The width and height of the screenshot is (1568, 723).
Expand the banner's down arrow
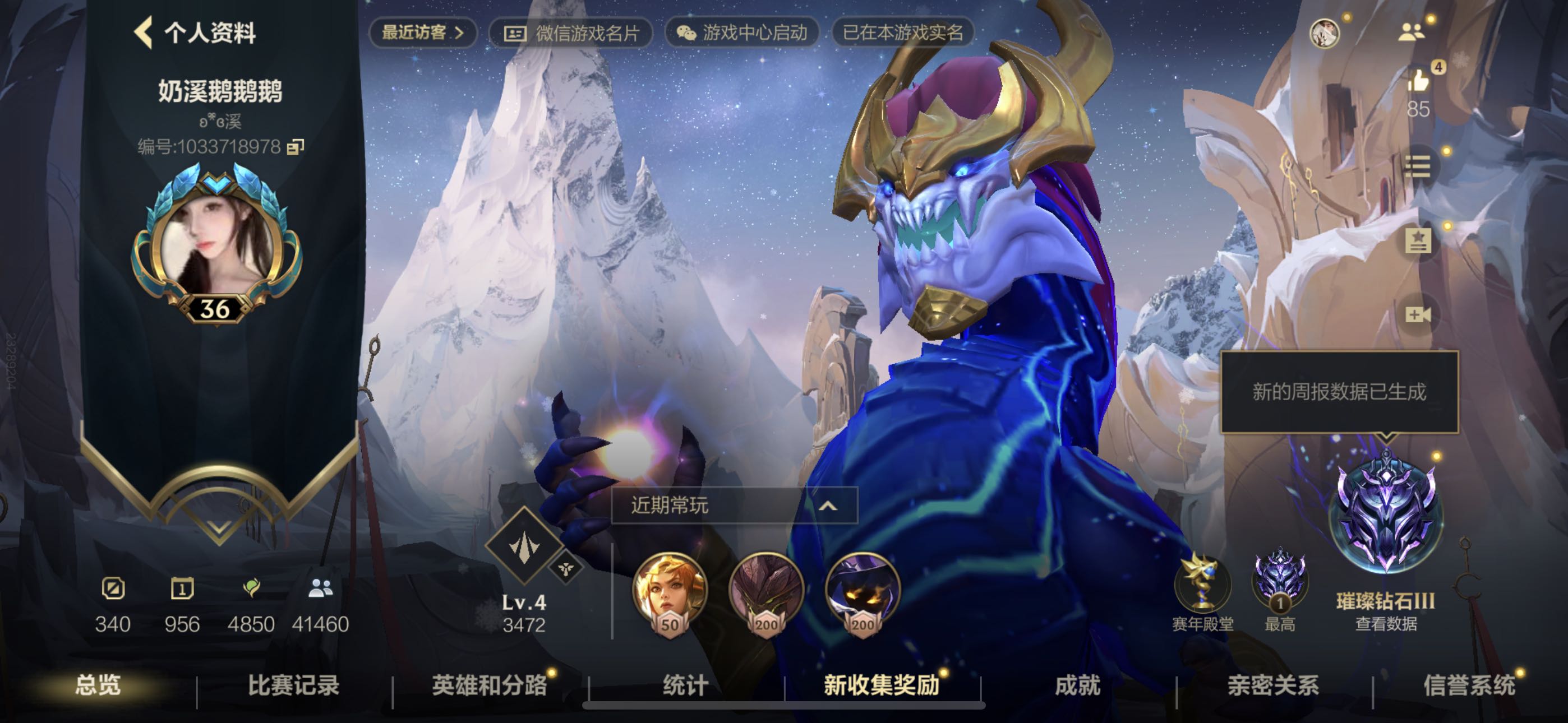tap(219, 527)
